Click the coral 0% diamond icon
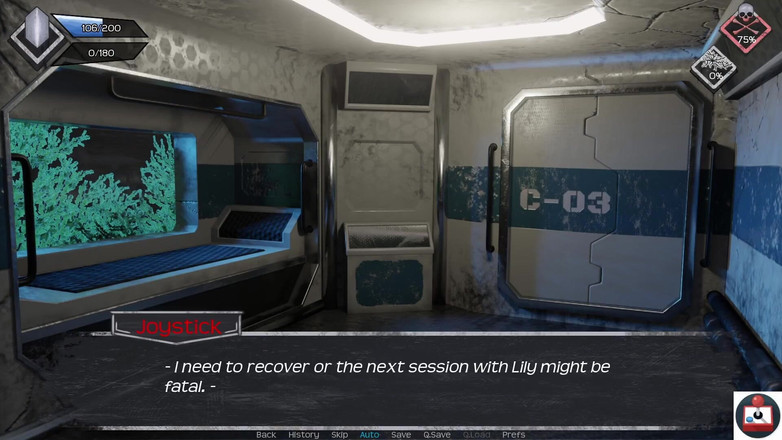The width and height of the screenshot is (782, 440). click(714, 68)
